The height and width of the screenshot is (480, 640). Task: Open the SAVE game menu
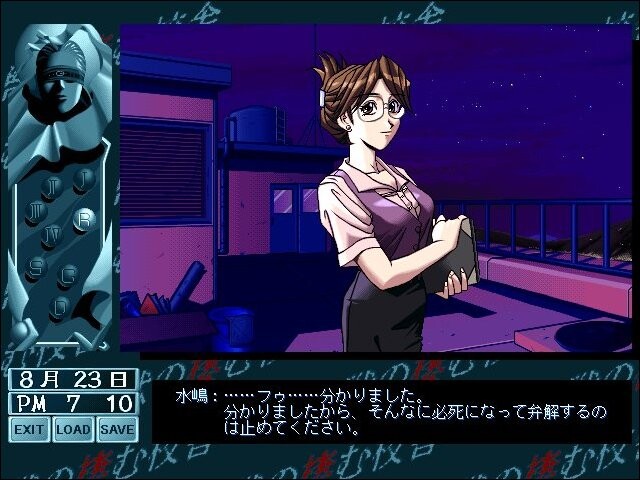click(117, 430)
